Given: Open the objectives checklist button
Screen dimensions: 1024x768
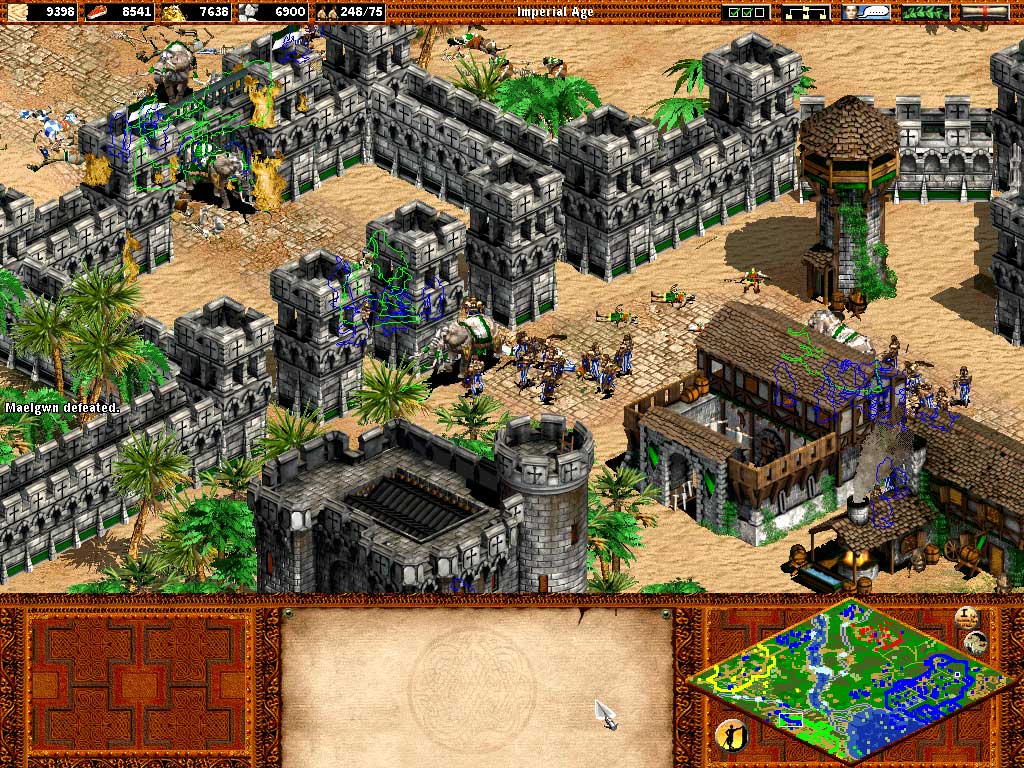Looking at the screenshot, I should 746,12.
